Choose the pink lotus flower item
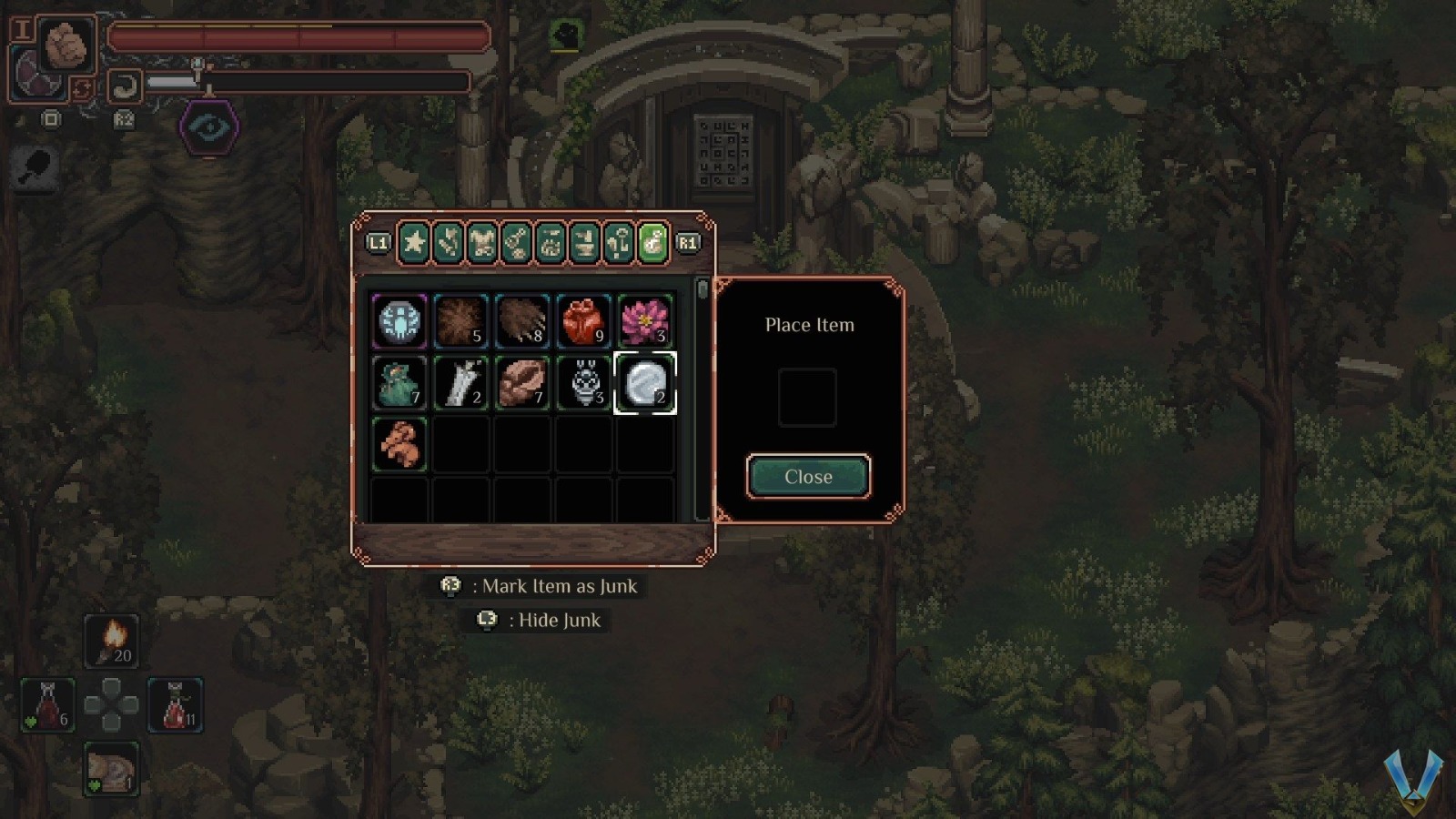 [645, 321]
